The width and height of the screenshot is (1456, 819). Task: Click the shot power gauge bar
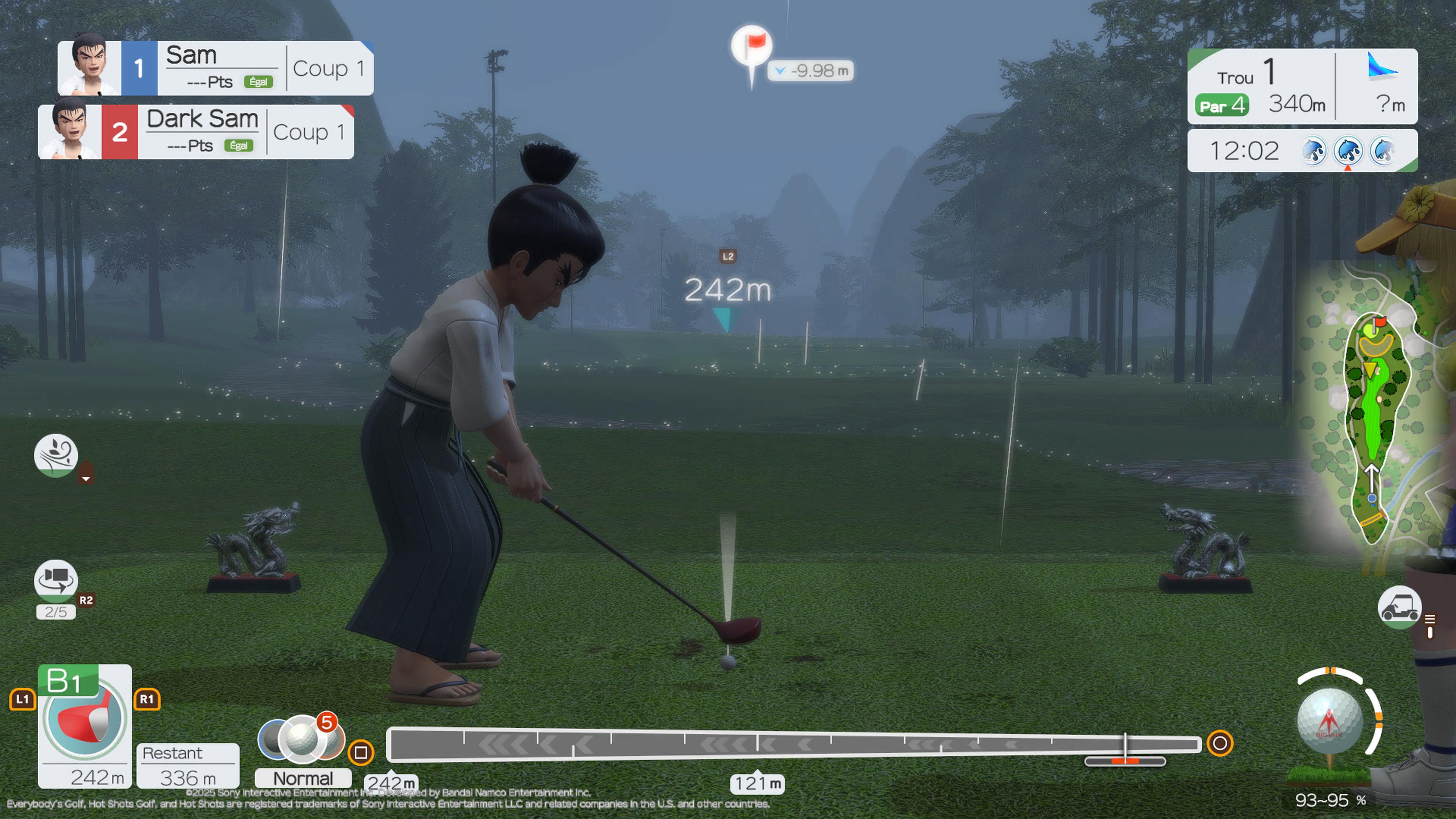tap(794, 744)
